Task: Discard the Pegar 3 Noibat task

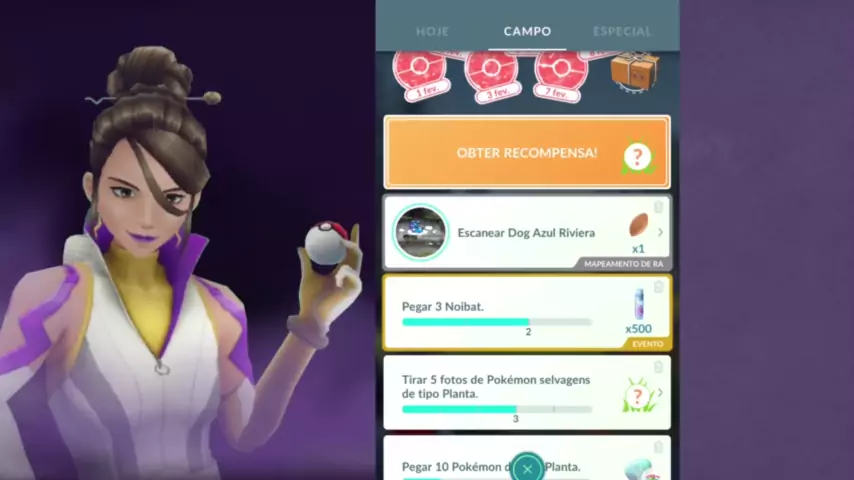Action: [x=658, y=287]
